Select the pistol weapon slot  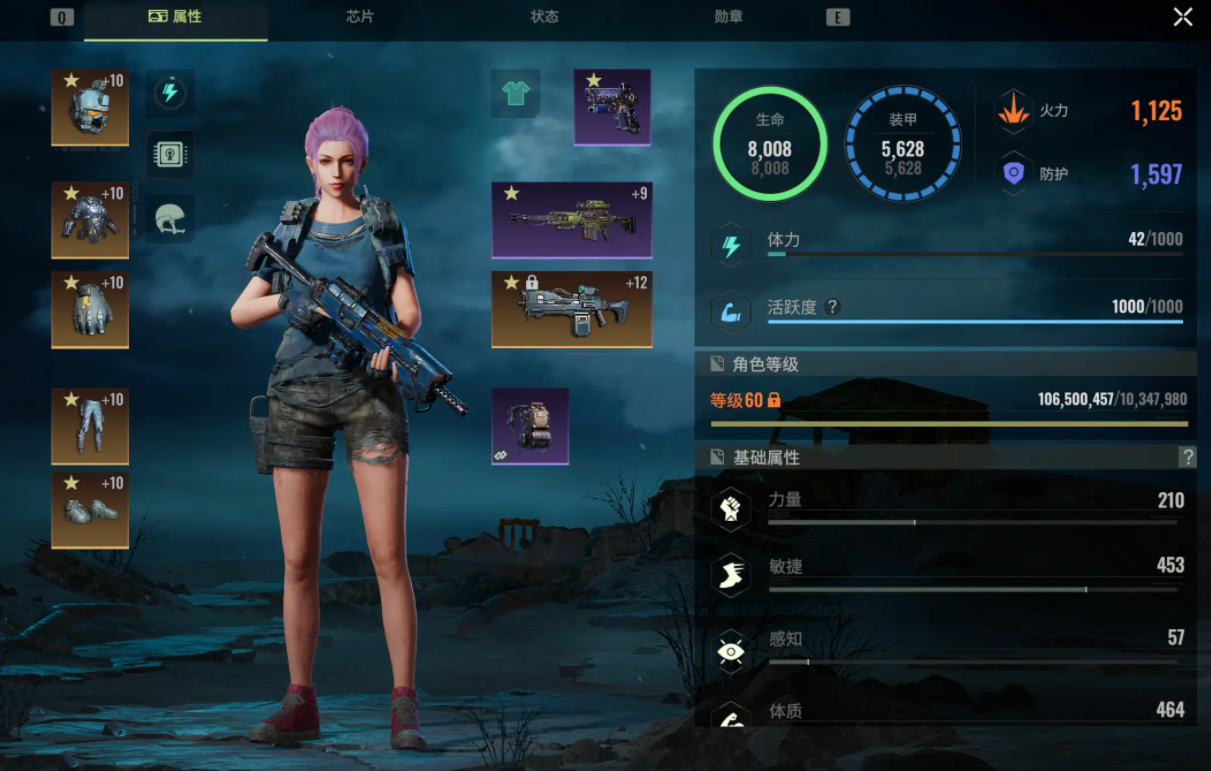pos(612,107)
